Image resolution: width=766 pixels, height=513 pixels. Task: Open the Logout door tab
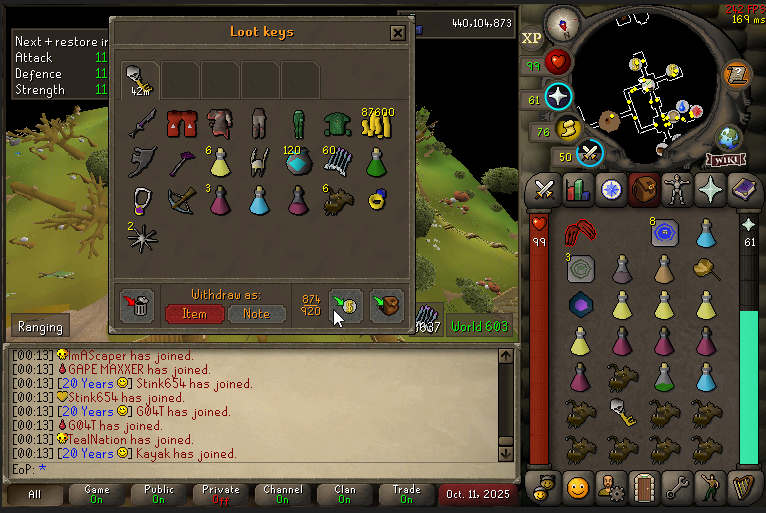click(645, 488)
